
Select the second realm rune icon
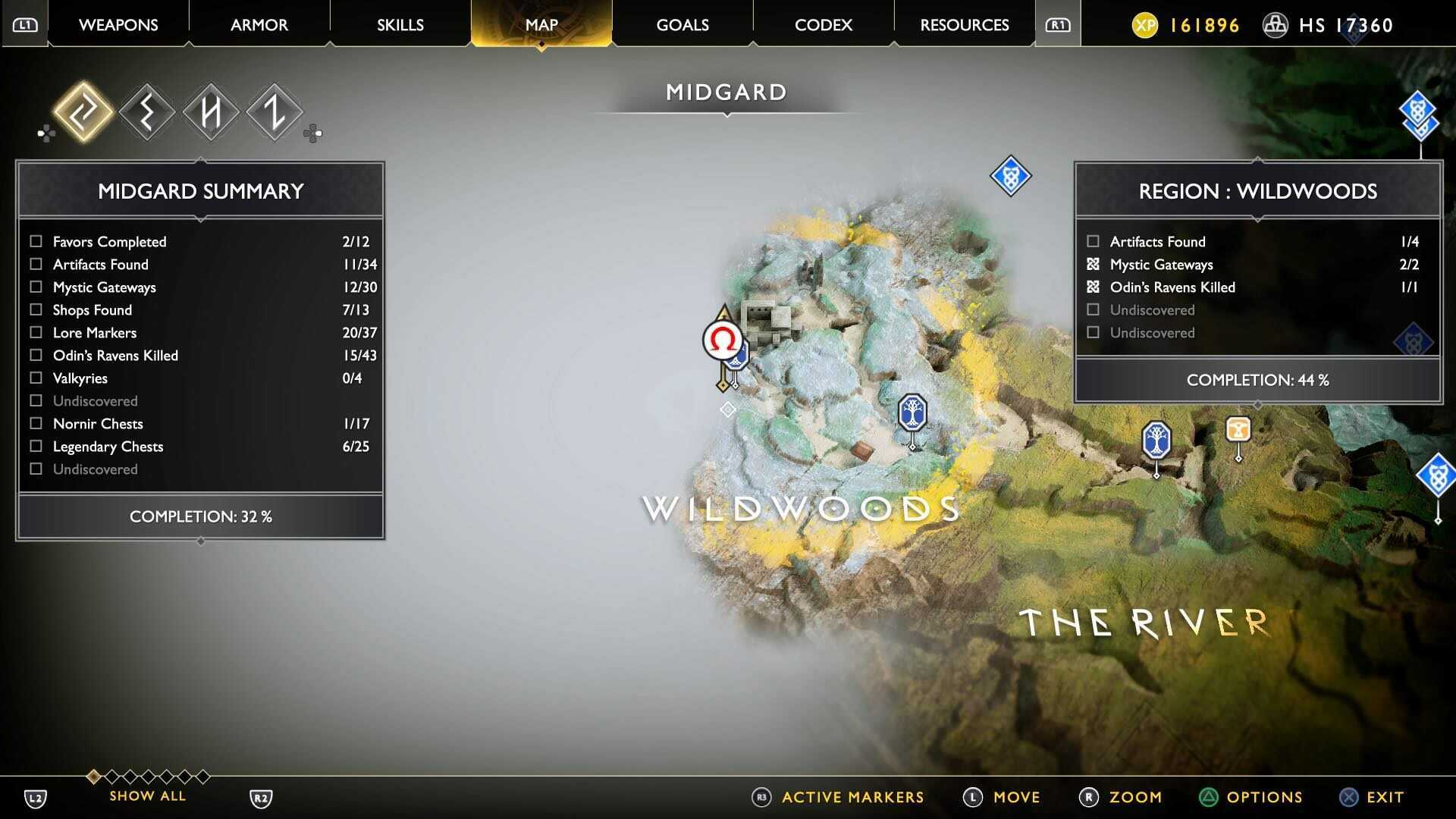(148, 111)
